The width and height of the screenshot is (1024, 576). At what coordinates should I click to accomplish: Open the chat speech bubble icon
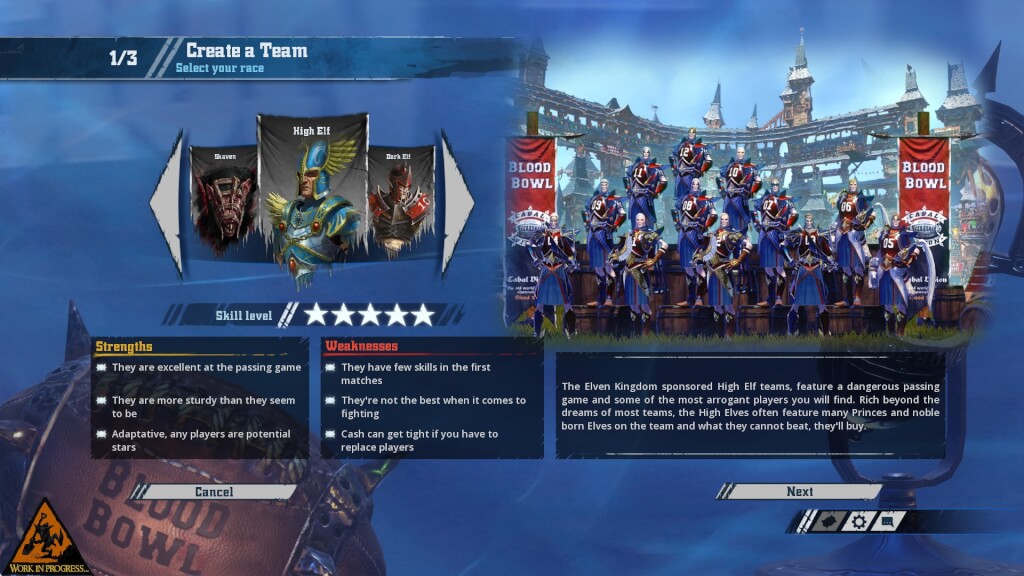(889, 521)
